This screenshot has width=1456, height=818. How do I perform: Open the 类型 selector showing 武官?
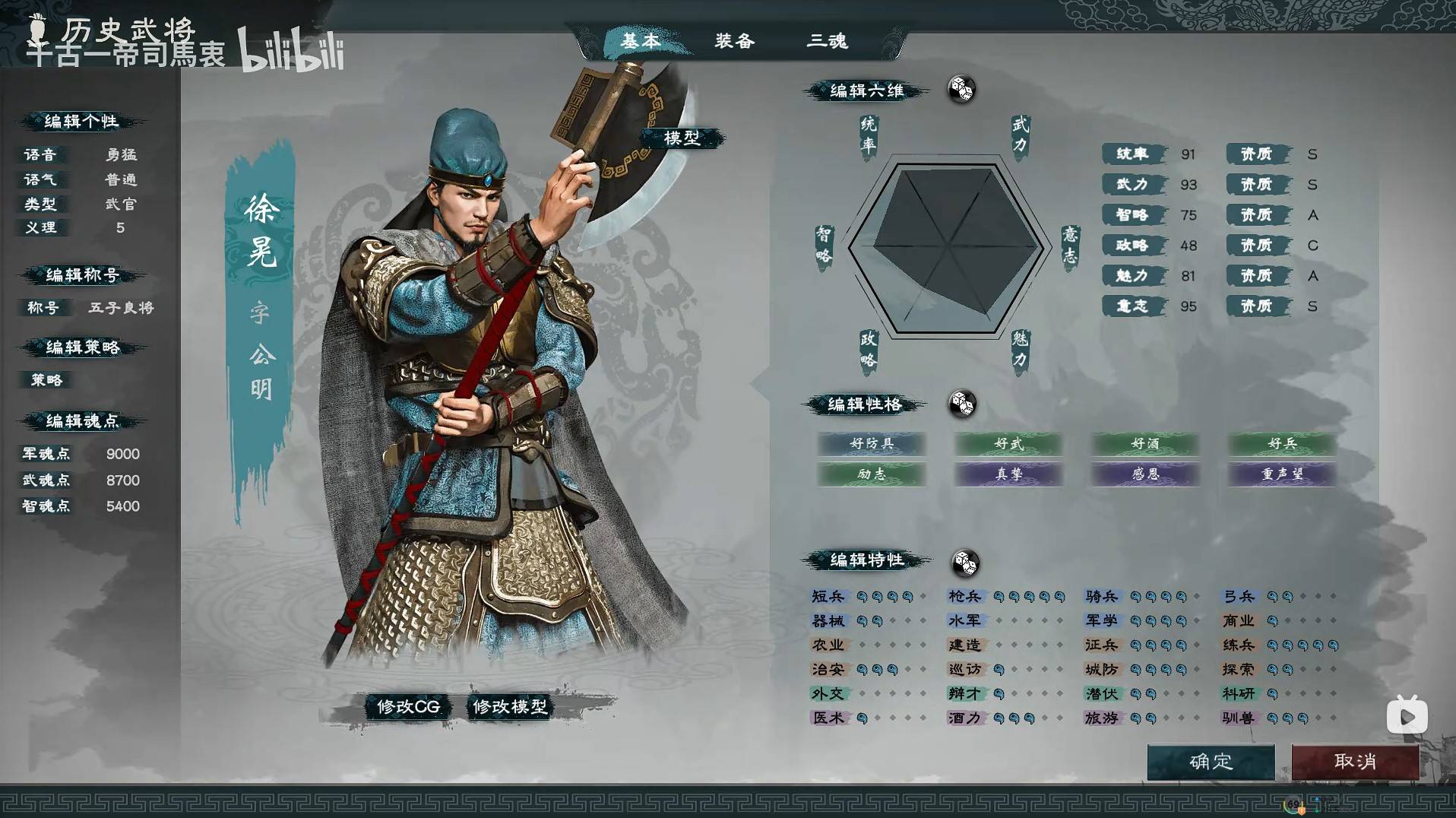coord(119,204)
